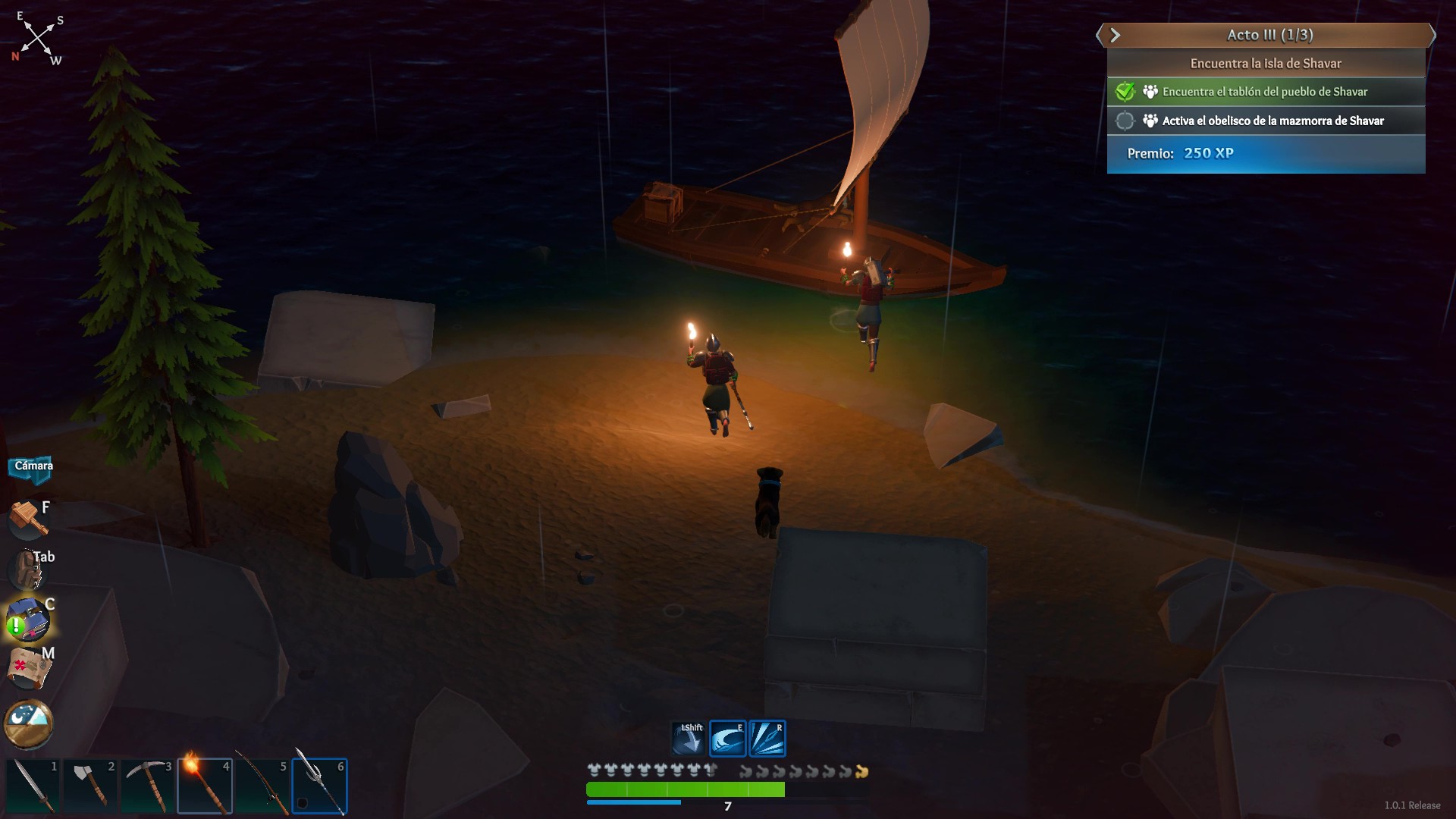Use the sweeping slash spear ability
The height and width of the screenshot is (819, 1456).
click(x=728, y=739)
